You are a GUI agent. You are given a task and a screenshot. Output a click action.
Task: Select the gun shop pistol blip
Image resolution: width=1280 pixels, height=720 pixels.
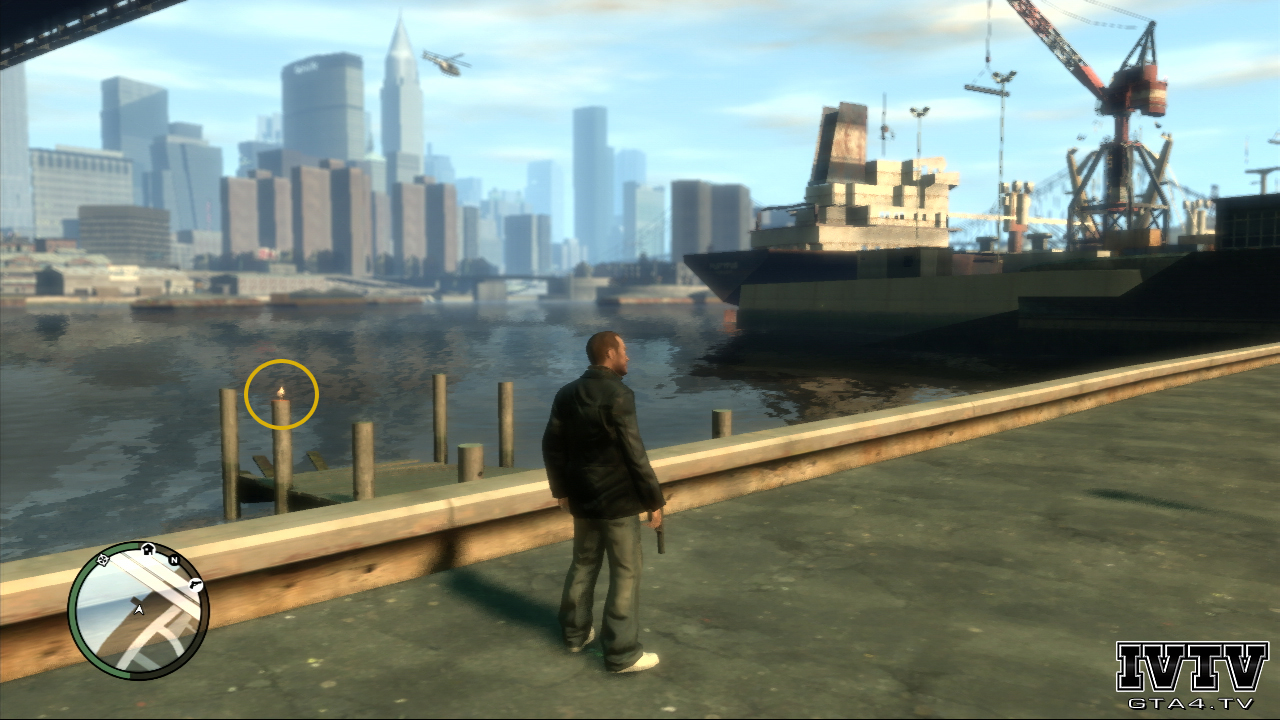coord(196,581)
